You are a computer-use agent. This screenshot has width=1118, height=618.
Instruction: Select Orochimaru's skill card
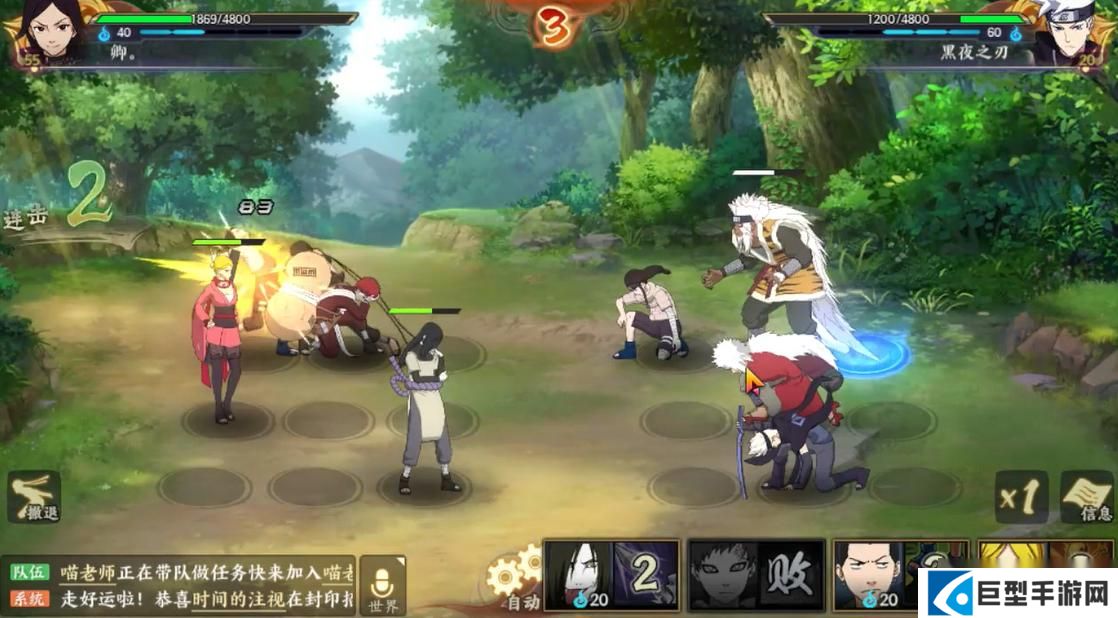click(611, 575)
